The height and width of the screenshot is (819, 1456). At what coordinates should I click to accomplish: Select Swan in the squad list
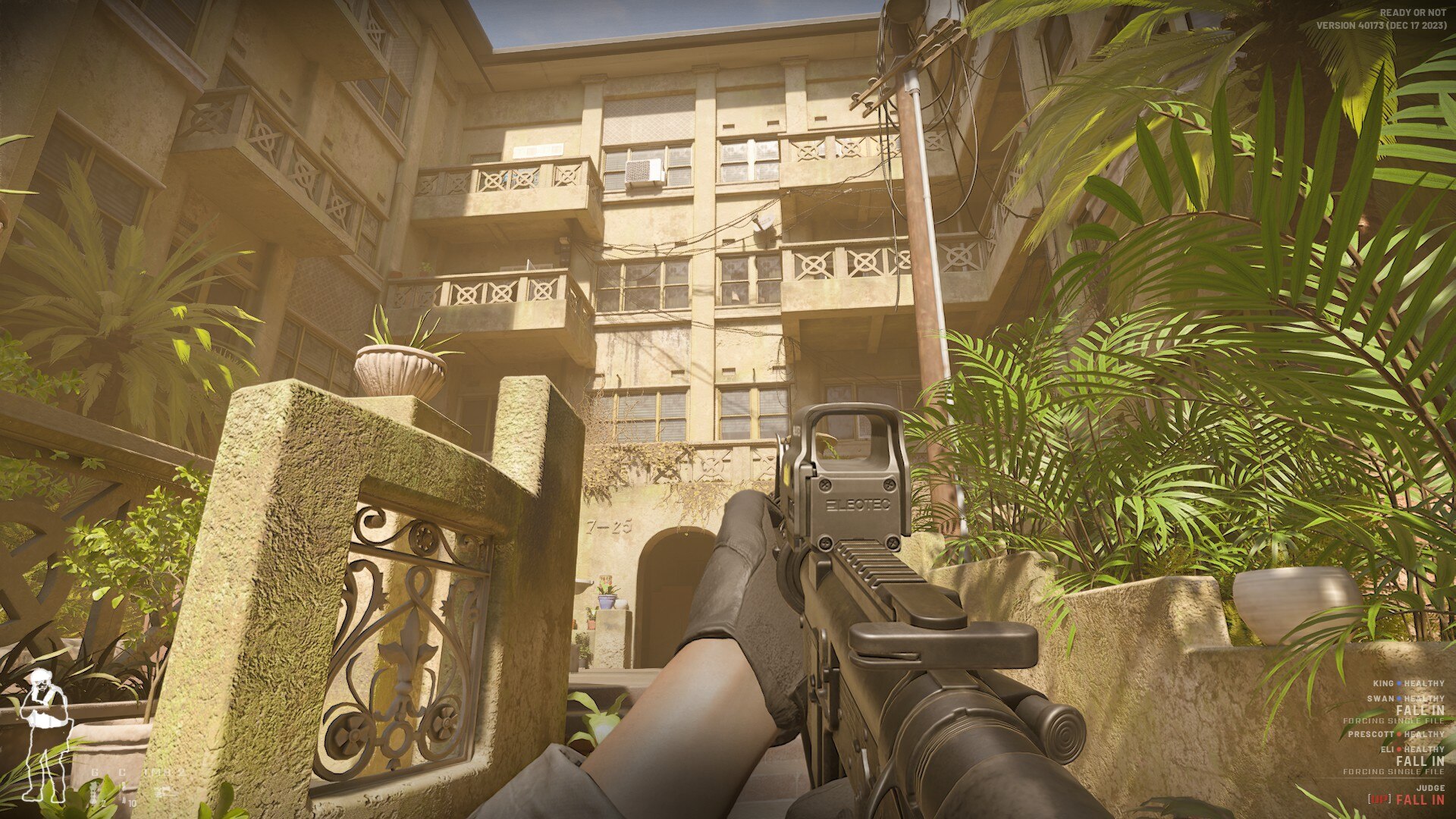[x=1381, y=698]
